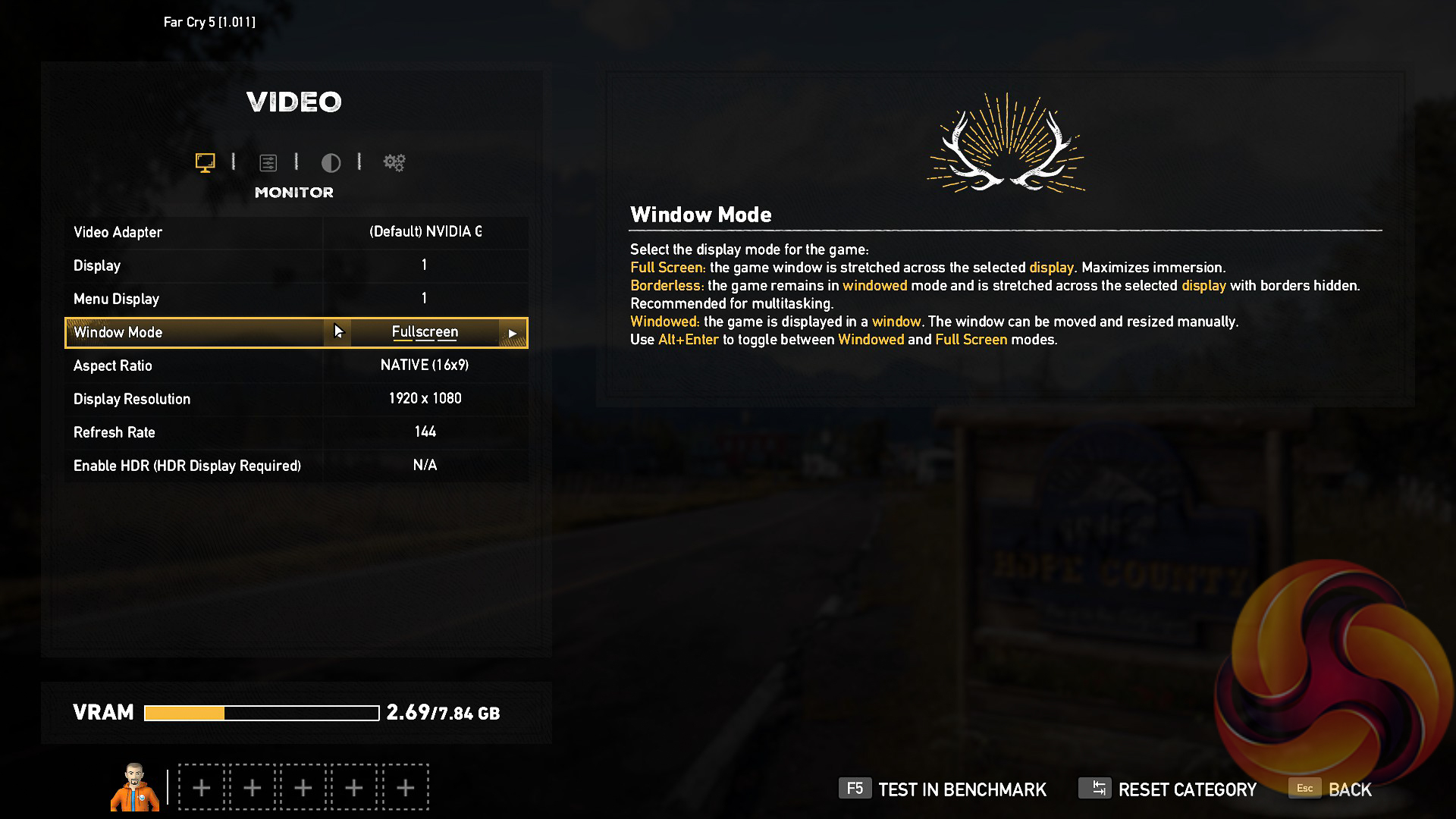This screenshot has height=819, width=1456.
Task: Reset Category to defaults
Action: 1168,789
